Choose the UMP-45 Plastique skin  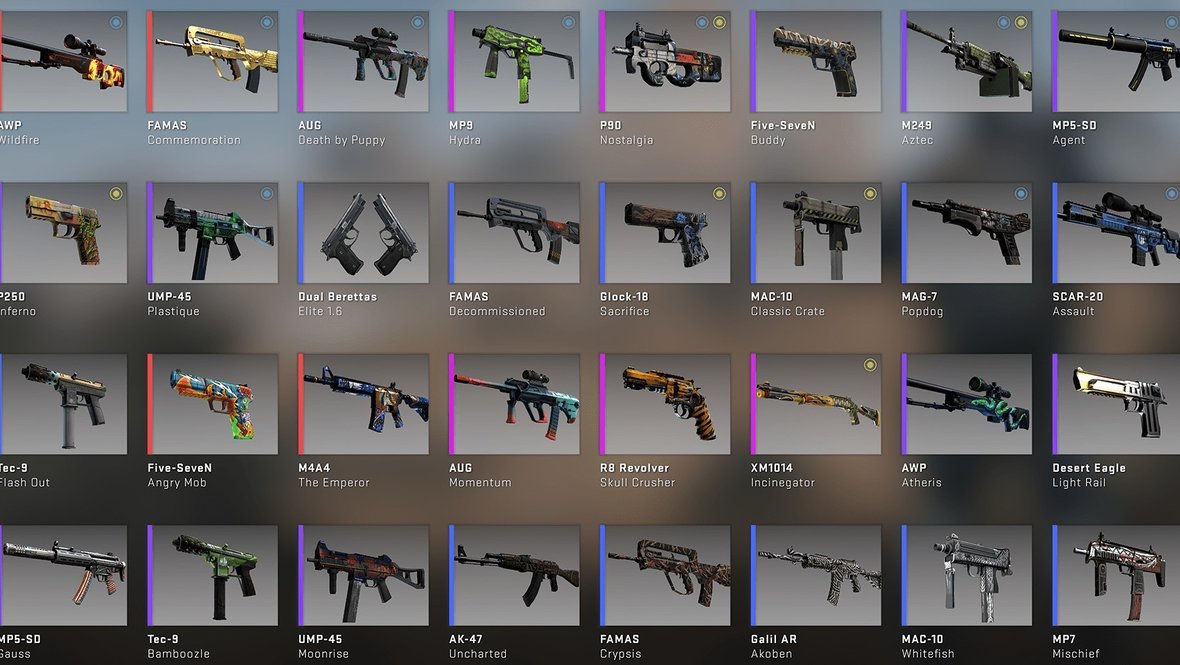[x=213, y=232]
